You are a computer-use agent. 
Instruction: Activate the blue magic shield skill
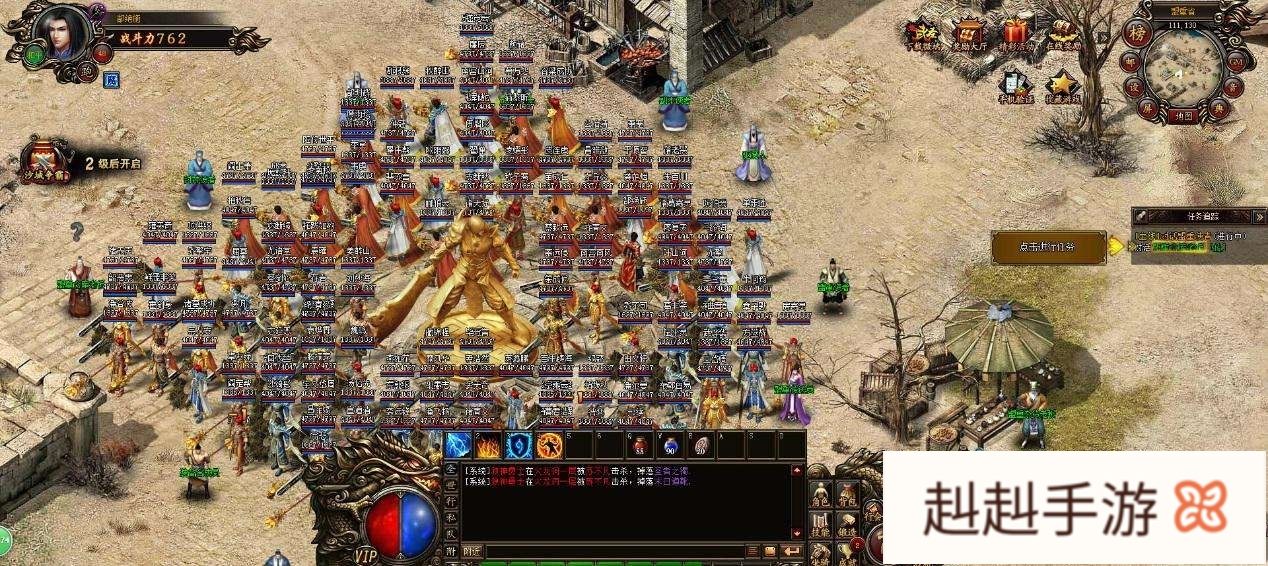click(x=518, y=445)
